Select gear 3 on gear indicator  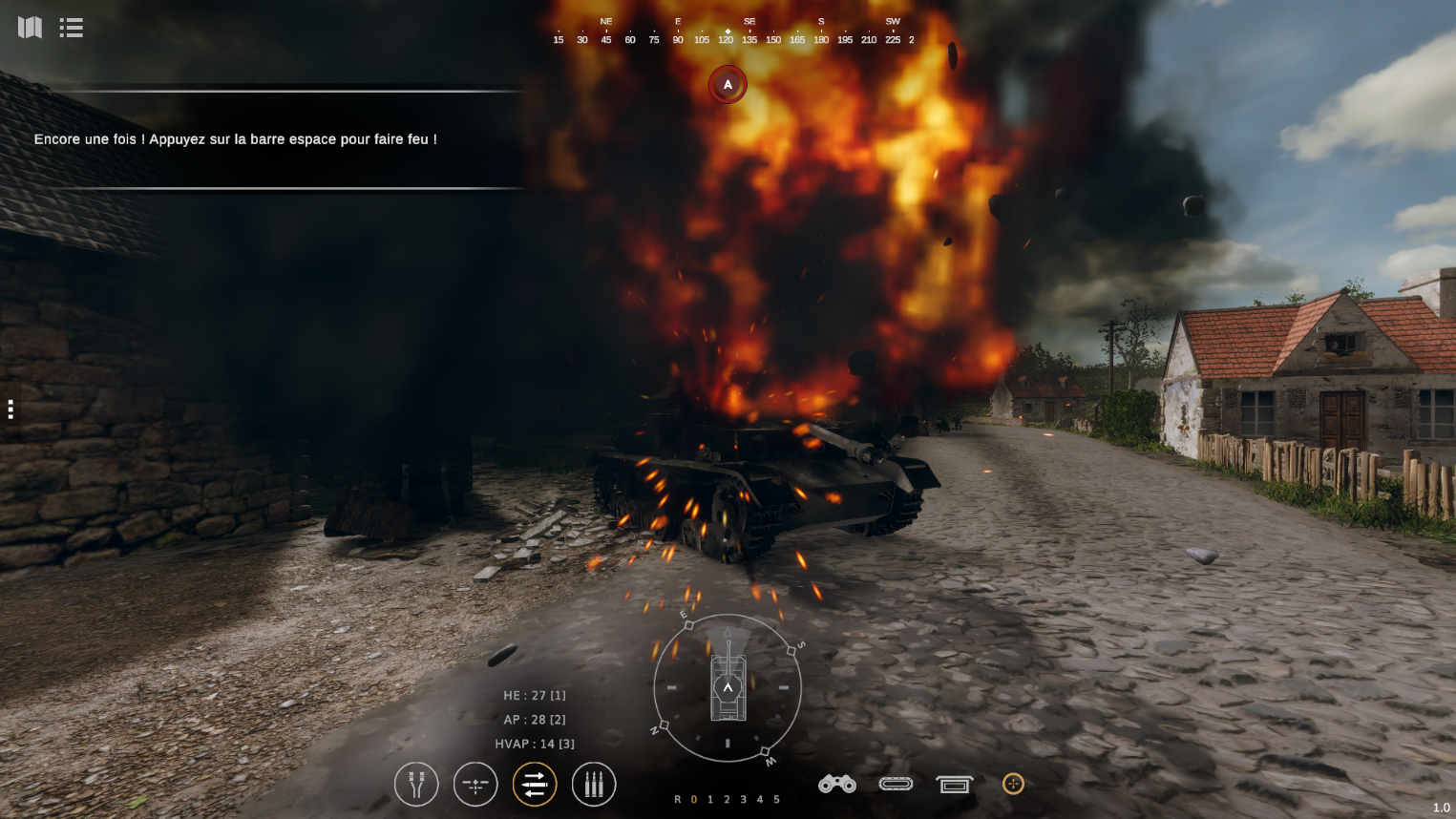coord(744,800)
